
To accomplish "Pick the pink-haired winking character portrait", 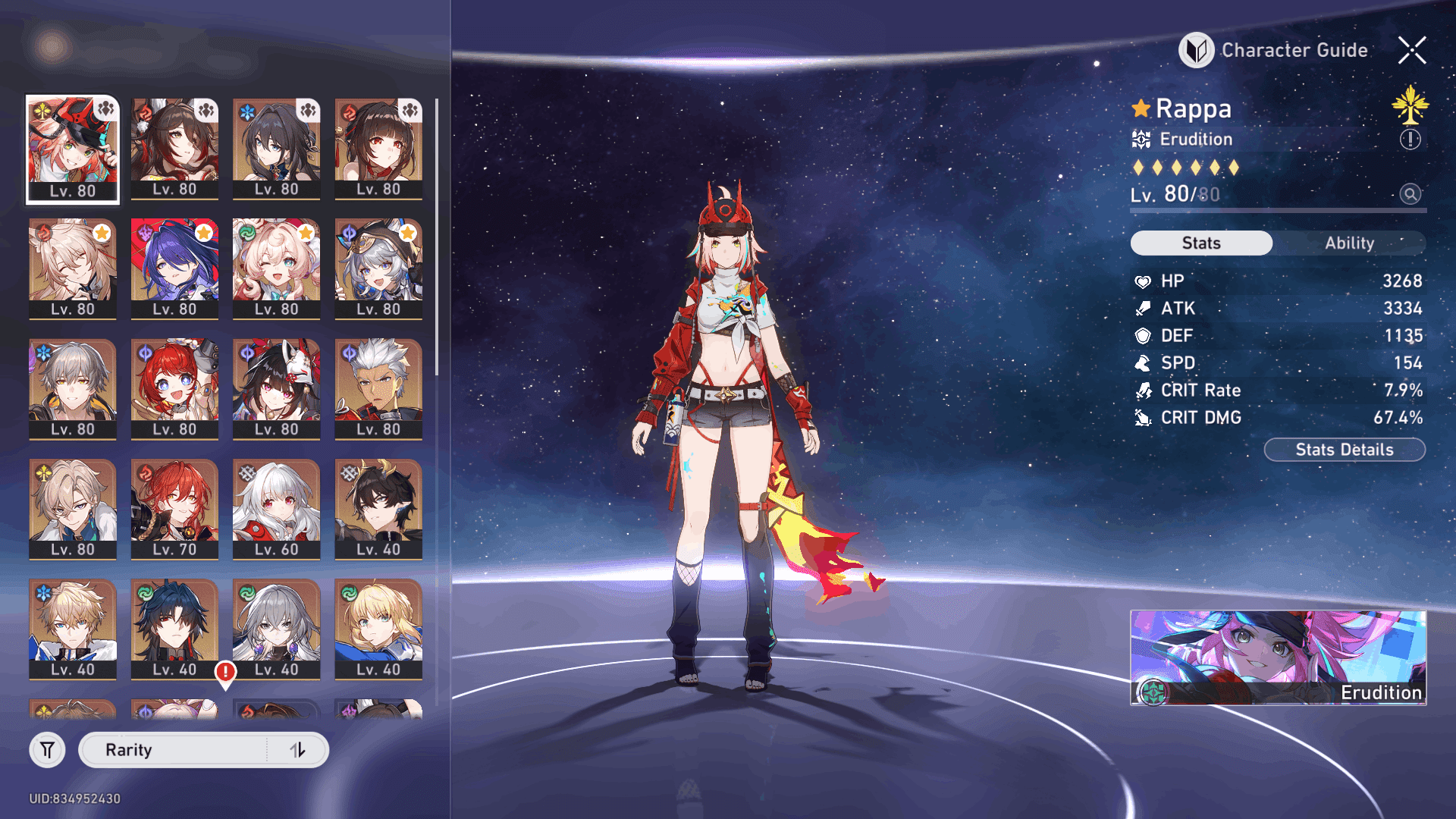I will [x=276, y=268].
